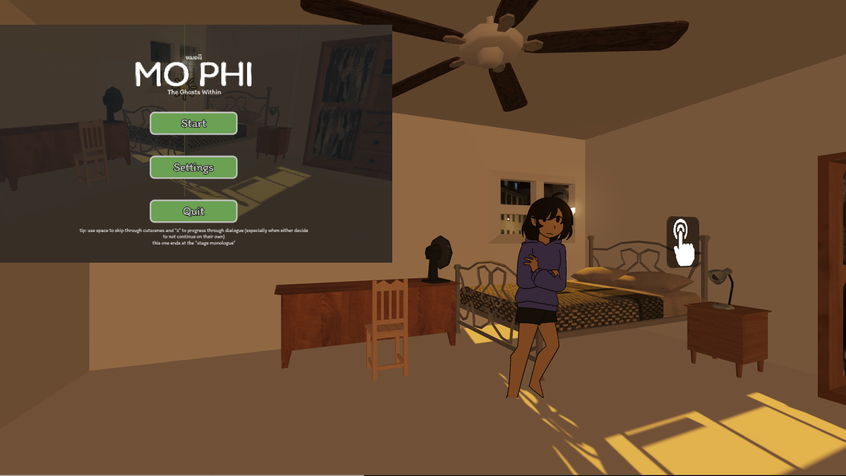Open the Settings menu
Screen dimensions: 846x476
tap(193, 167)
